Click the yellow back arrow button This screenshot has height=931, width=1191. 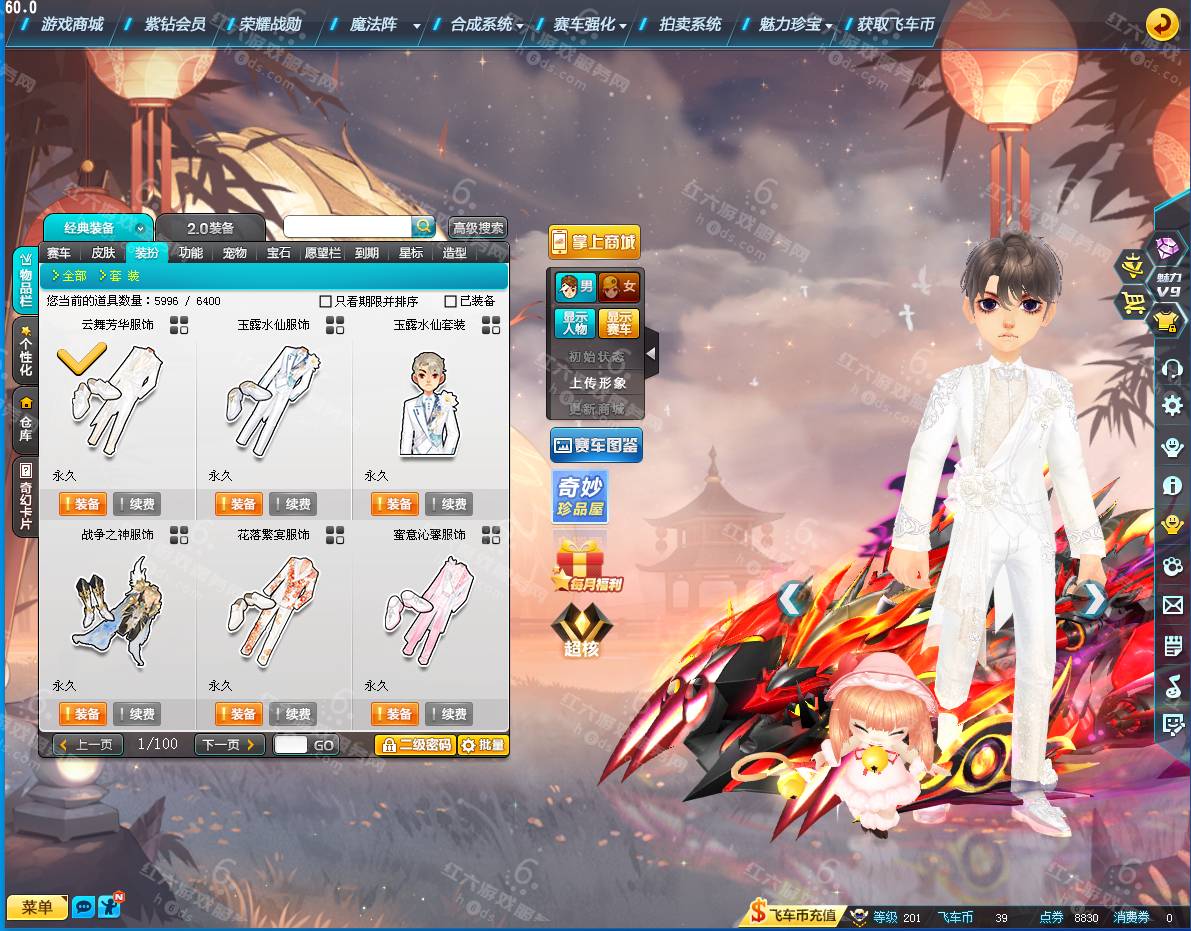click(x=1161, y=23)
